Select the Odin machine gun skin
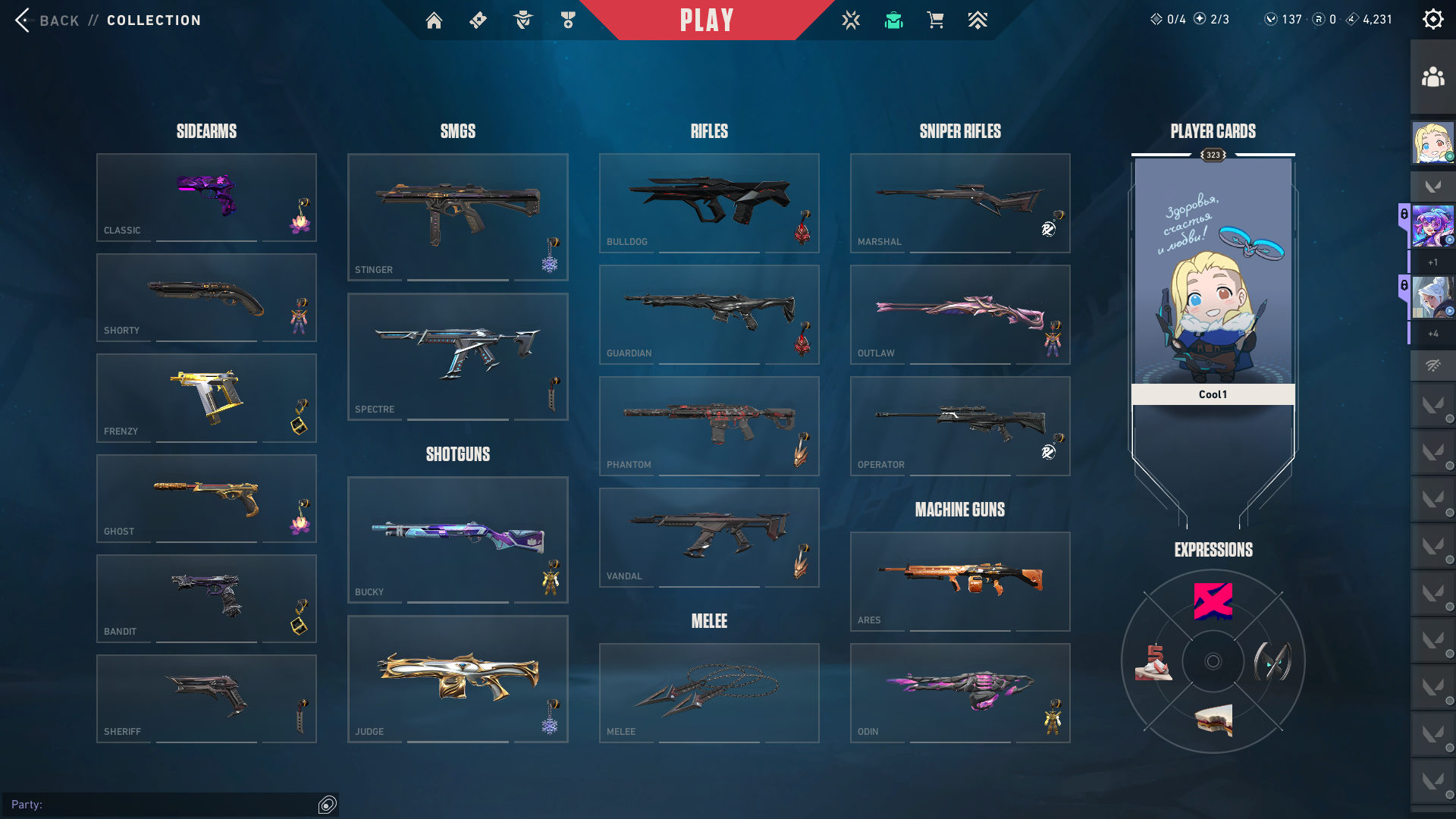Image resolution: width=1456 pixels, height=819 pixels. 959,692
